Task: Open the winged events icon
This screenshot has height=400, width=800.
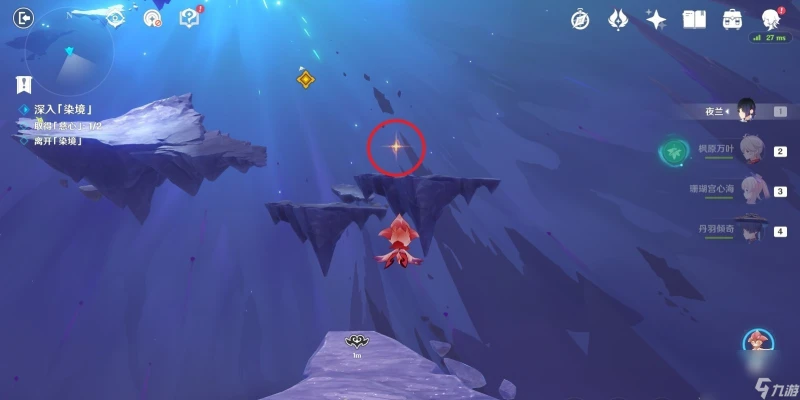Action: 617,19
